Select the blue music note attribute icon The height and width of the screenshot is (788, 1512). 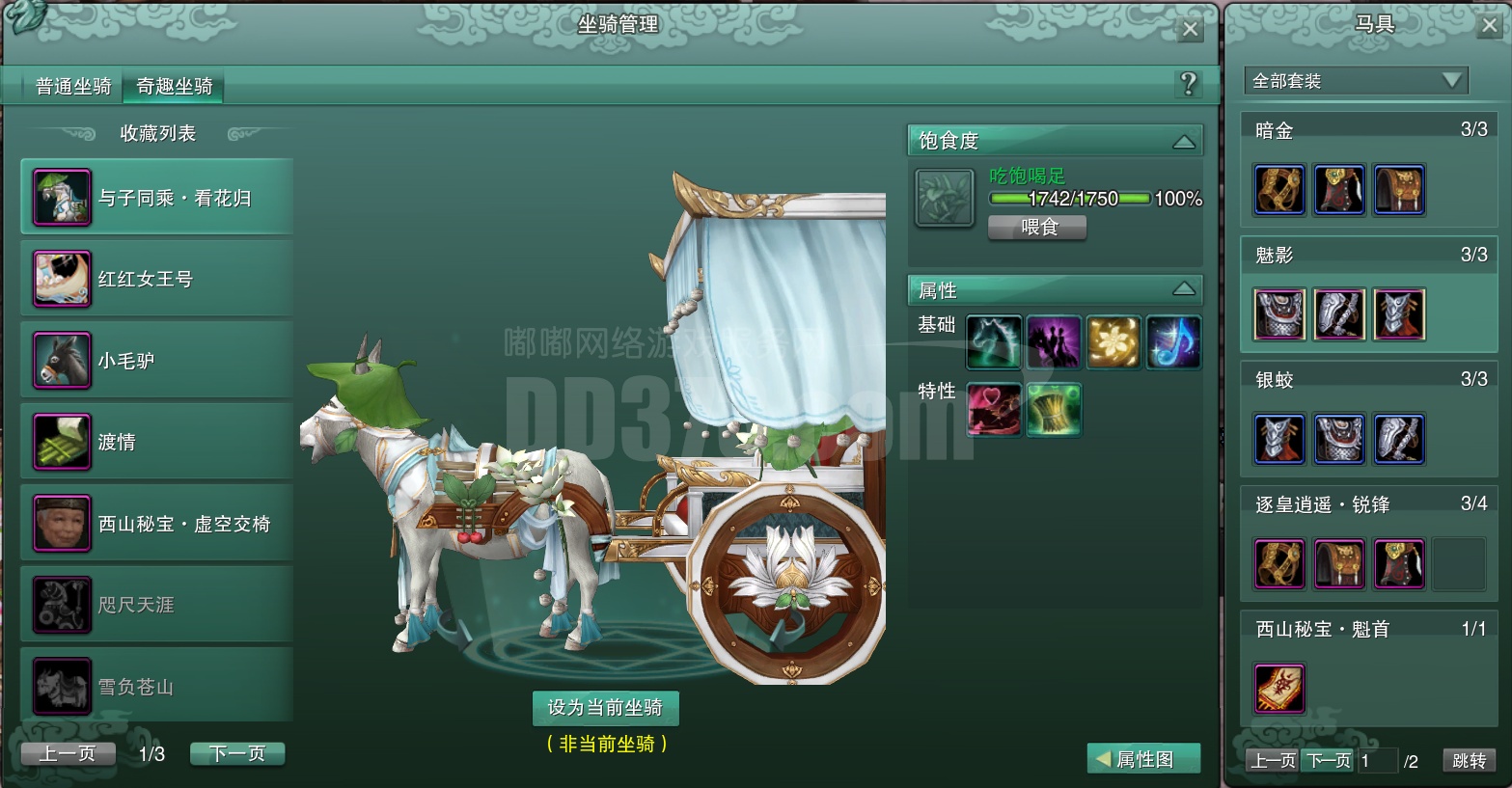click(1173, 342)
